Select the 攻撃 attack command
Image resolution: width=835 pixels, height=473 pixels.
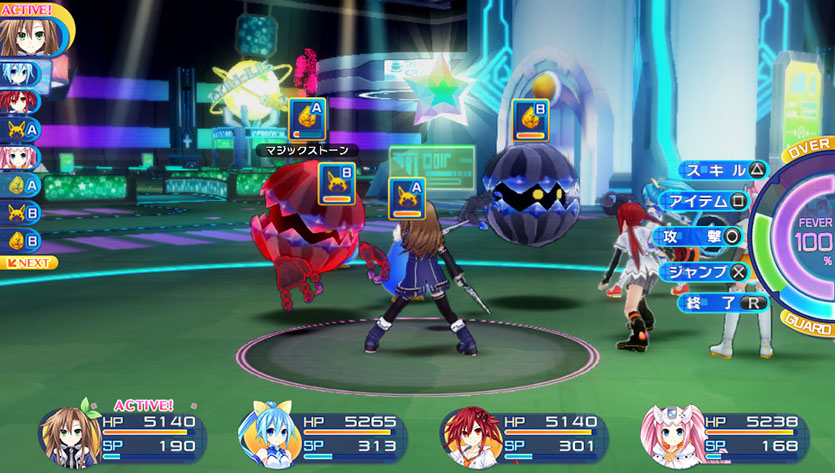[698, 236]
